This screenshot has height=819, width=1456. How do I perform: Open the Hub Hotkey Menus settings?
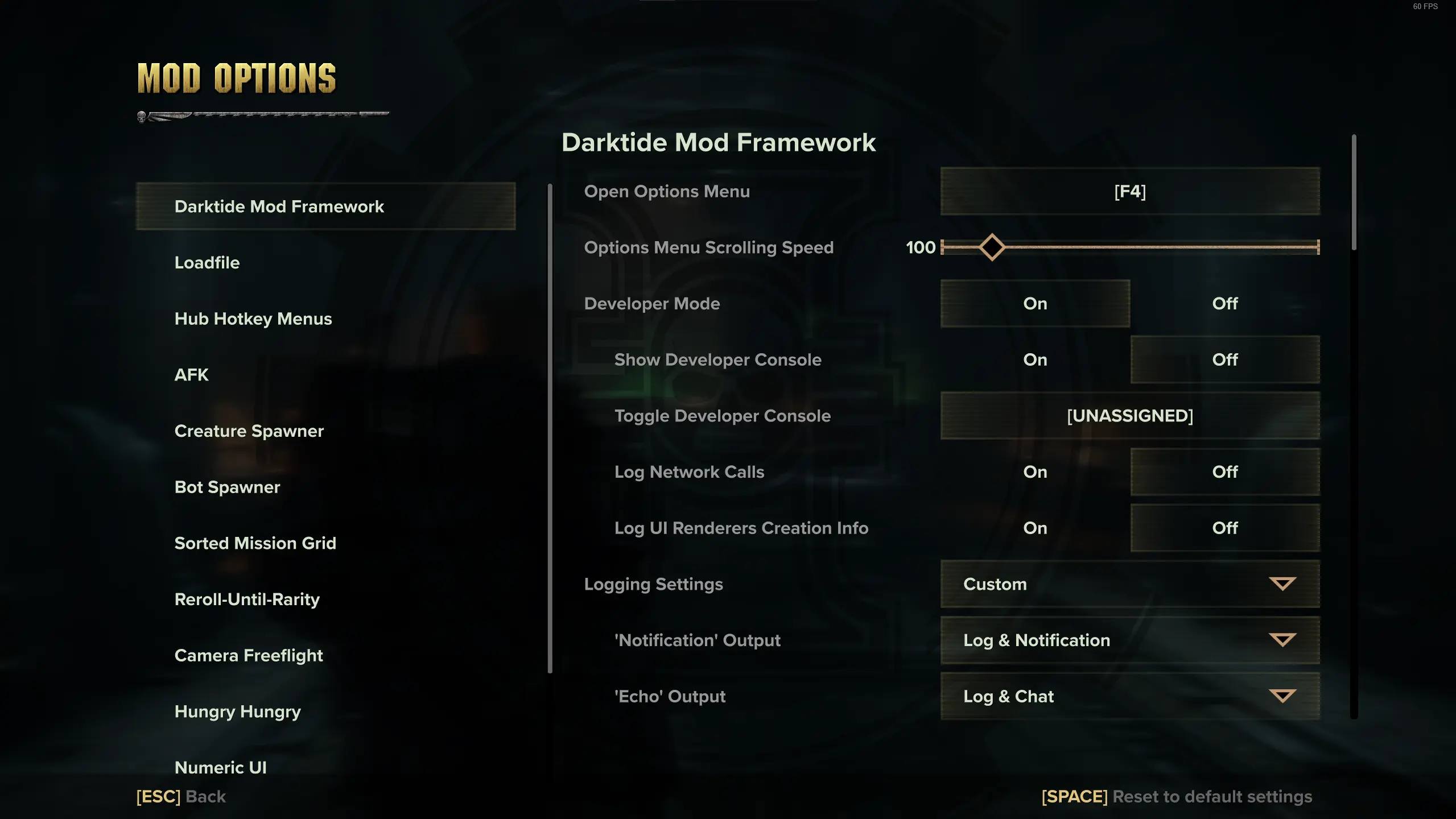pos(253,318)
